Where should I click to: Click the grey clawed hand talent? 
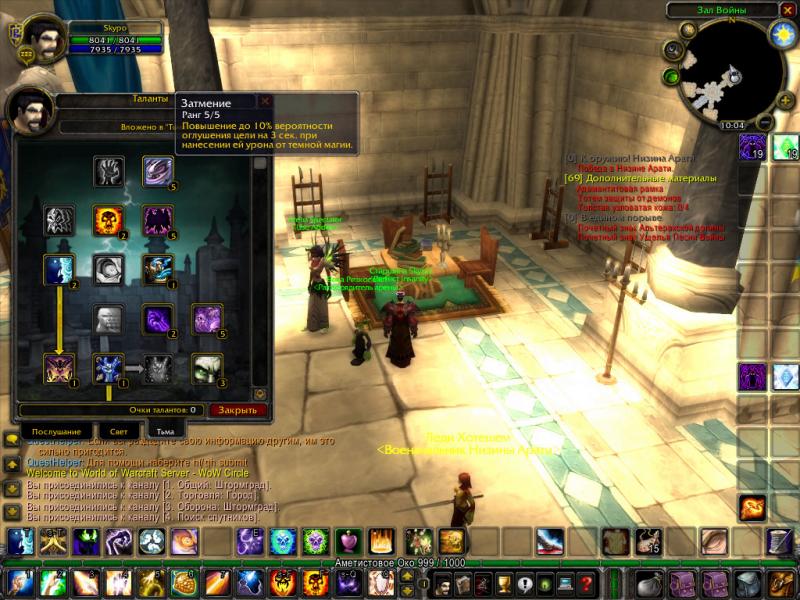108,171
